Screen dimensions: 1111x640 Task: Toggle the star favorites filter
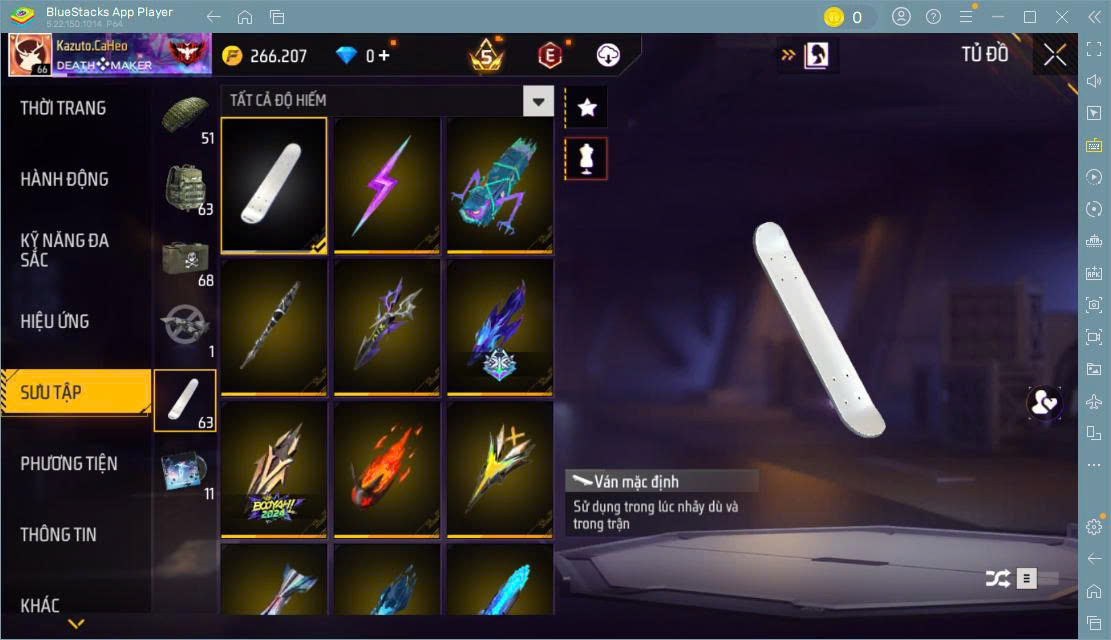[x=587, y=107]
